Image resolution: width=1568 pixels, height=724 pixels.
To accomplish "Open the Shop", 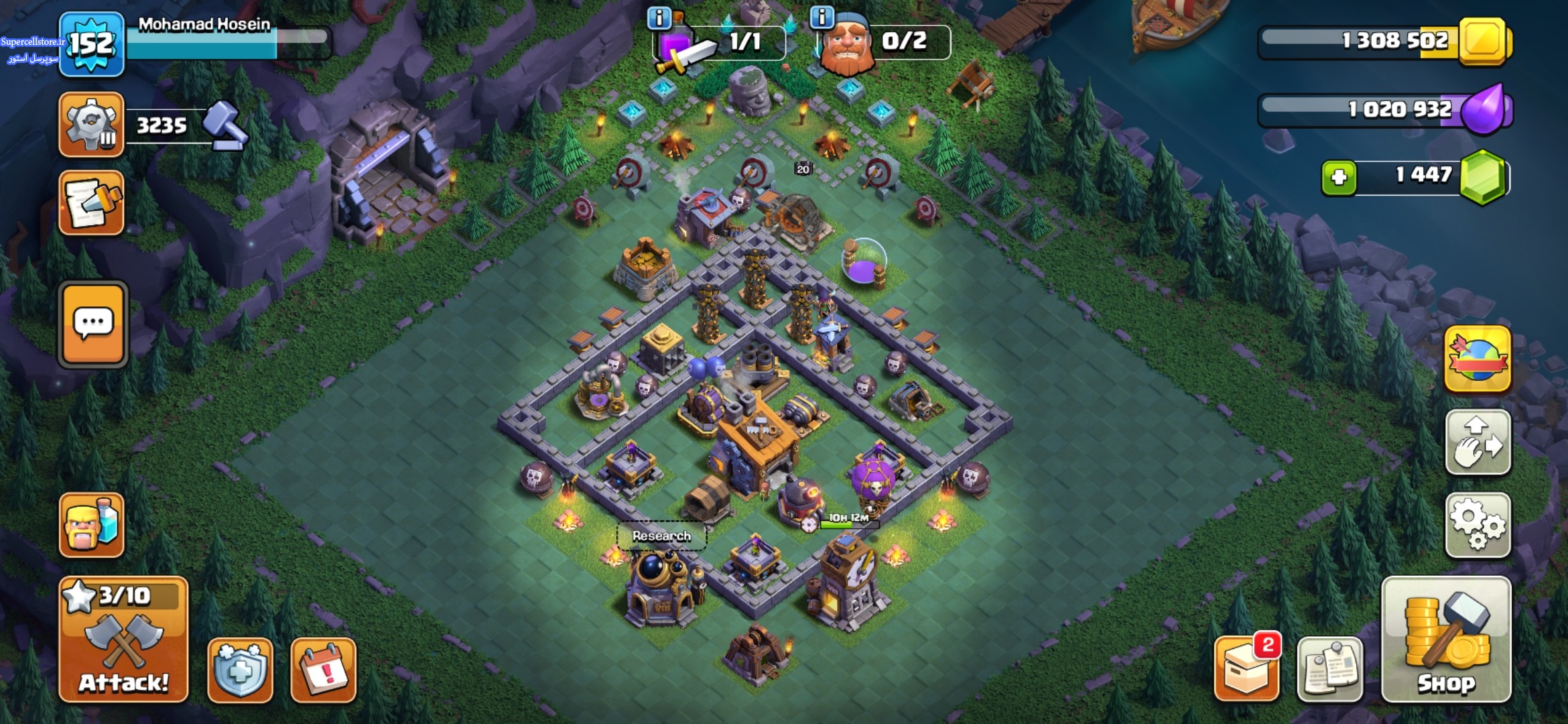I will 1446,639.
